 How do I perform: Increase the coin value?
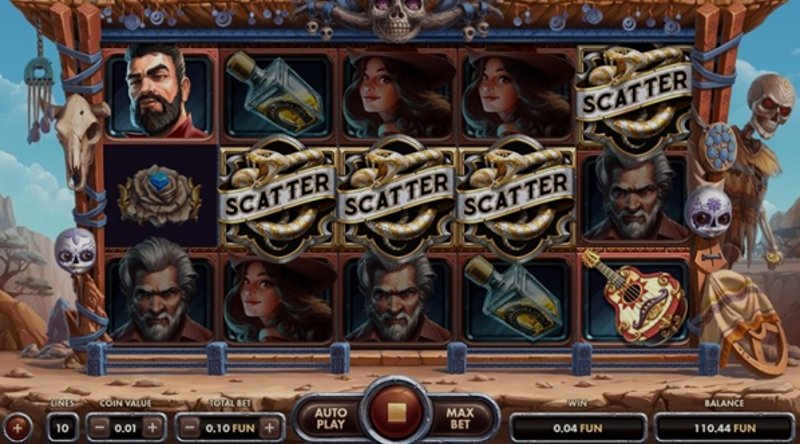pos(152,427)
